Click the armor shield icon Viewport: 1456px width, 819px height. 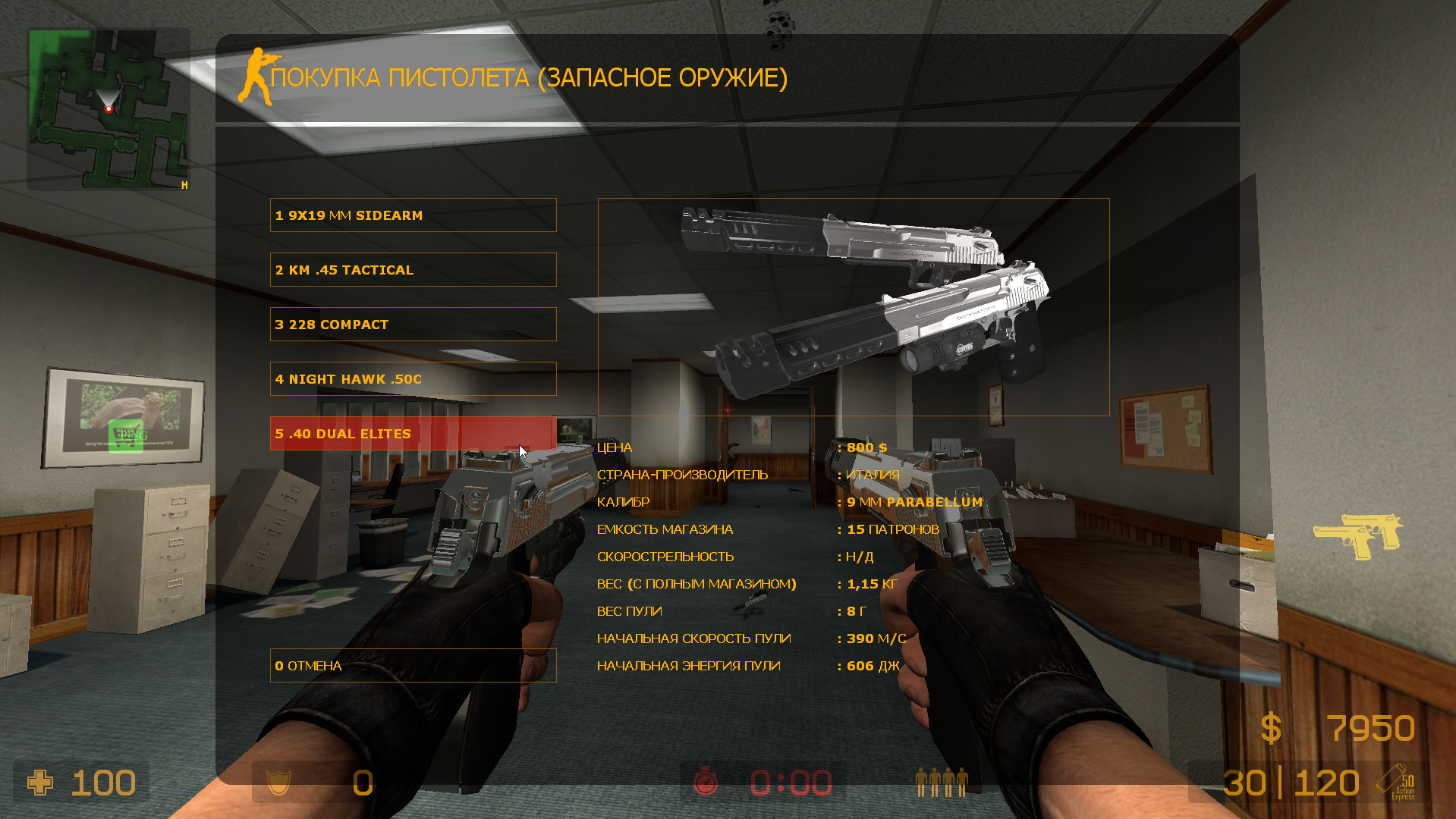(280, 782)
